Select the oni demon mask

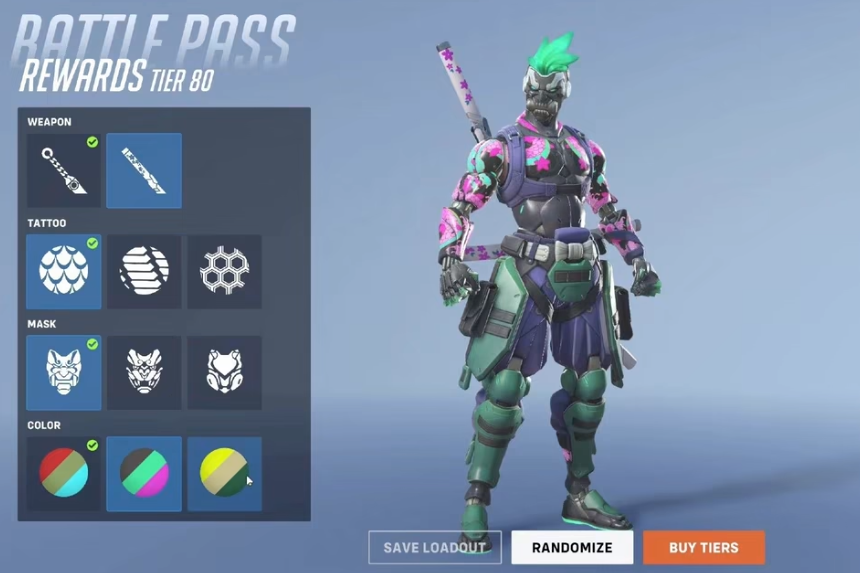63,373
